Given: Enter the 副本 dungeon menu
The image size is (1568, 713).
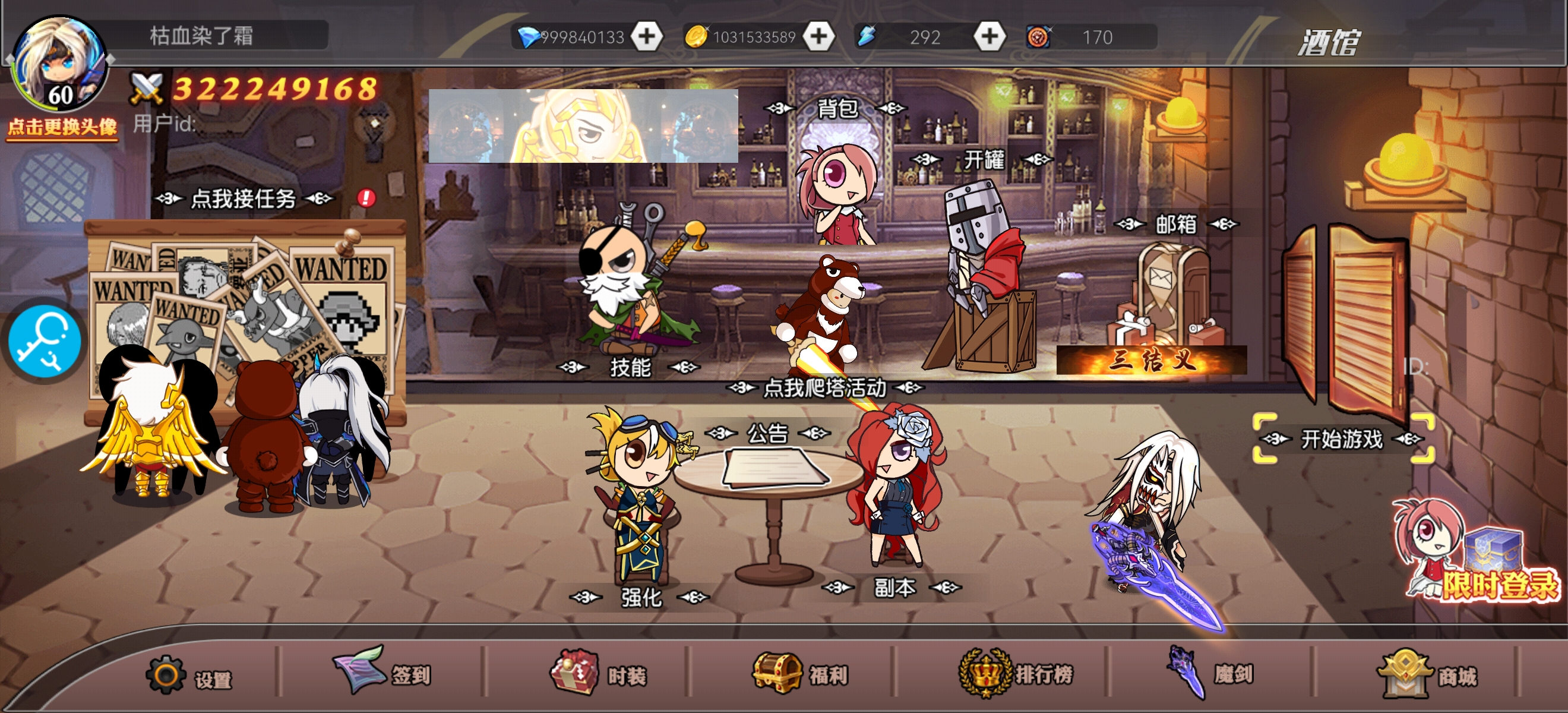Looking at the screenshot, I should [893, 588].
